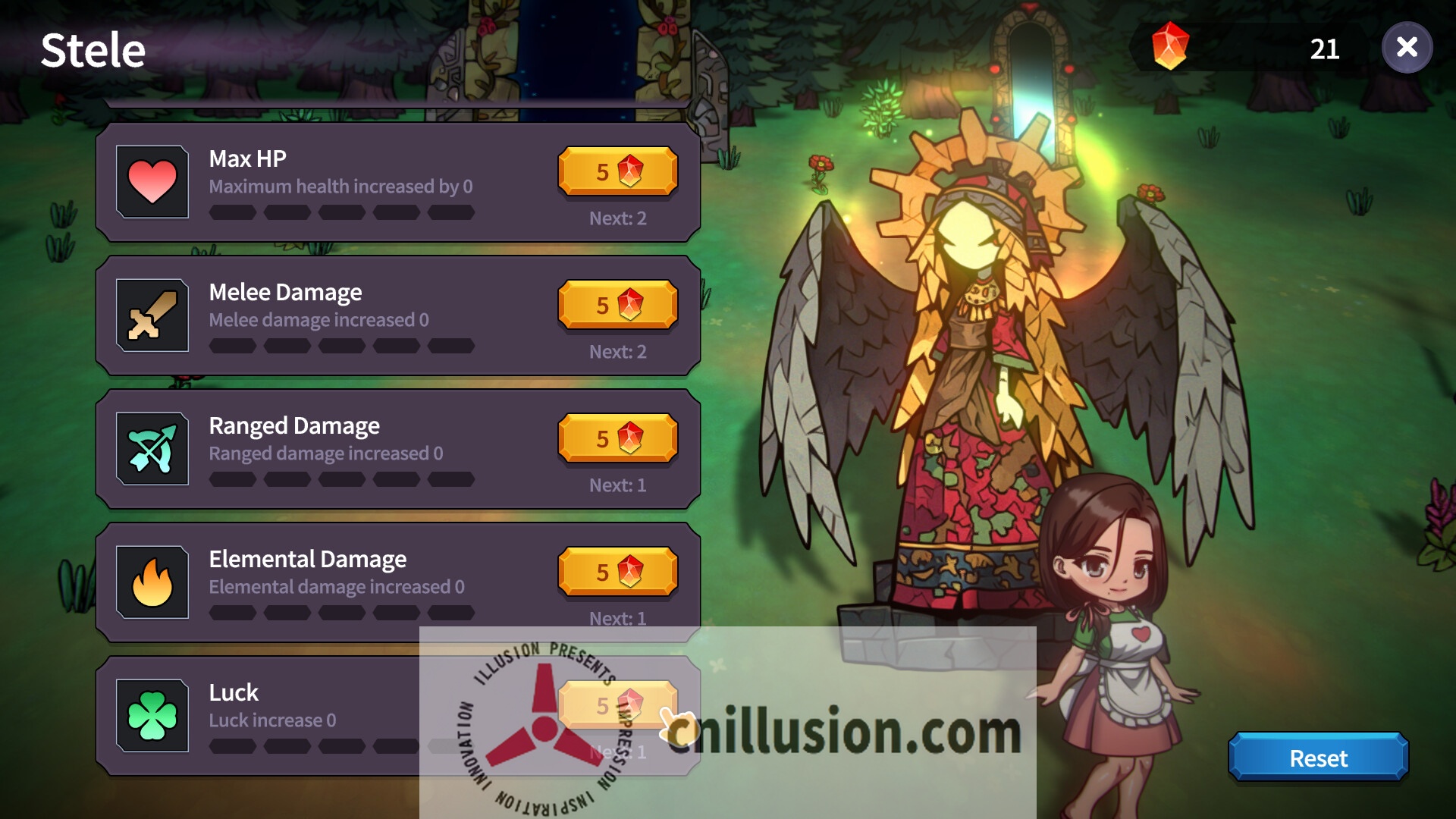The height and width of the screenshot is (819, 1456).
Task: Click the gem icon on the Max HP upgrade button
Action: click(632, 171)
